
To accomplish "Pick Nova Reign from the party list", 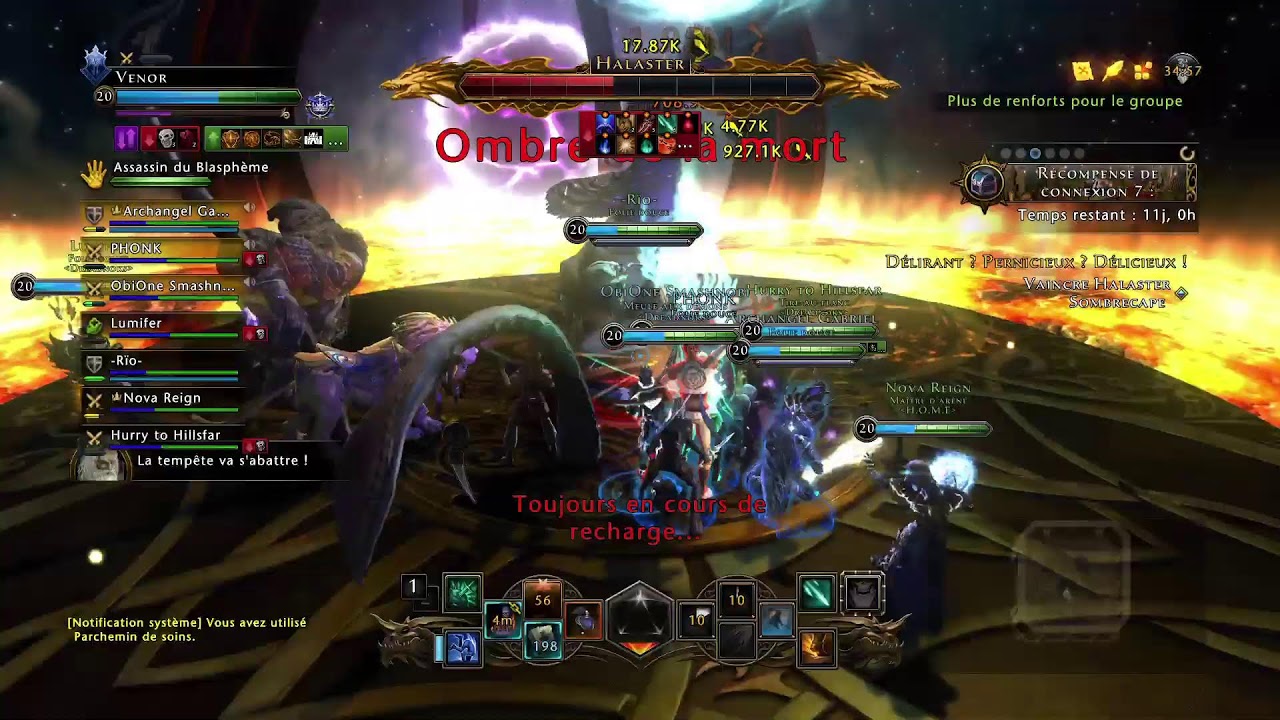I will click(161, 398).
